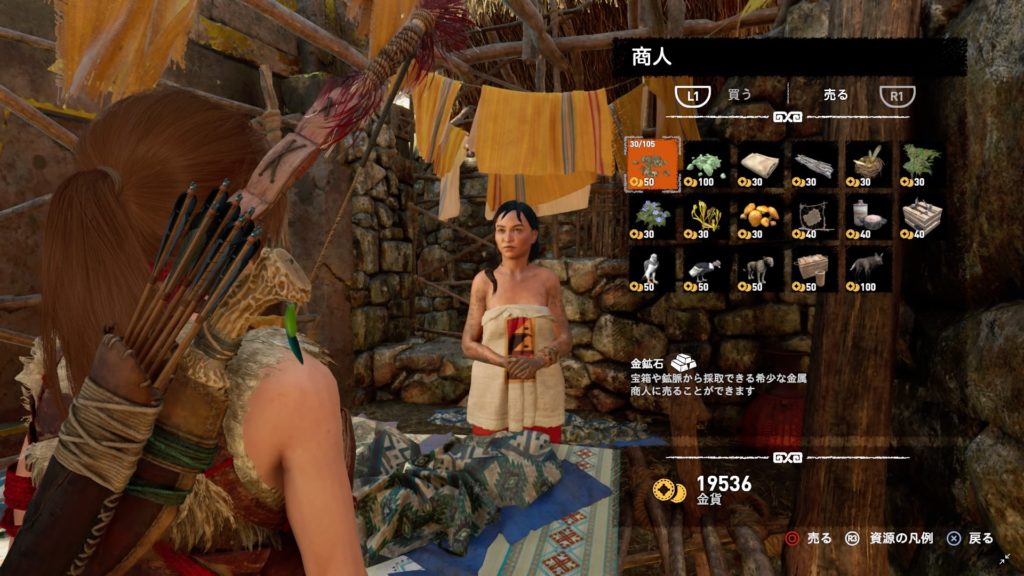
Task: Select the wooden crate slot priced 40
Action: coord(921,217)
